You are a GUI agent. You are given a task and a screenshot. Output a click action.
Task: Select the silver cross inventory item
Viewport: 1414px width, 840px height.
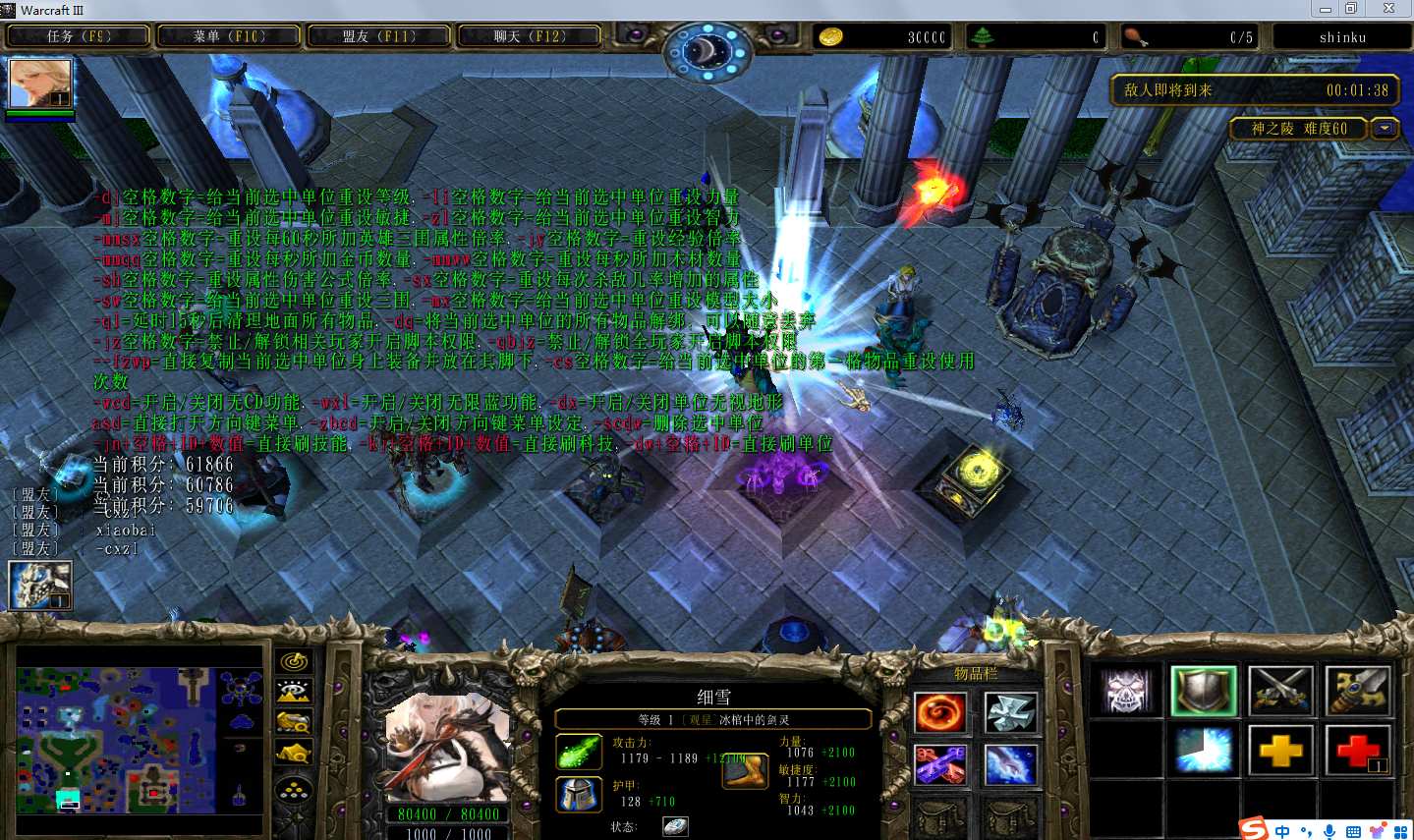coord(1010,712)
